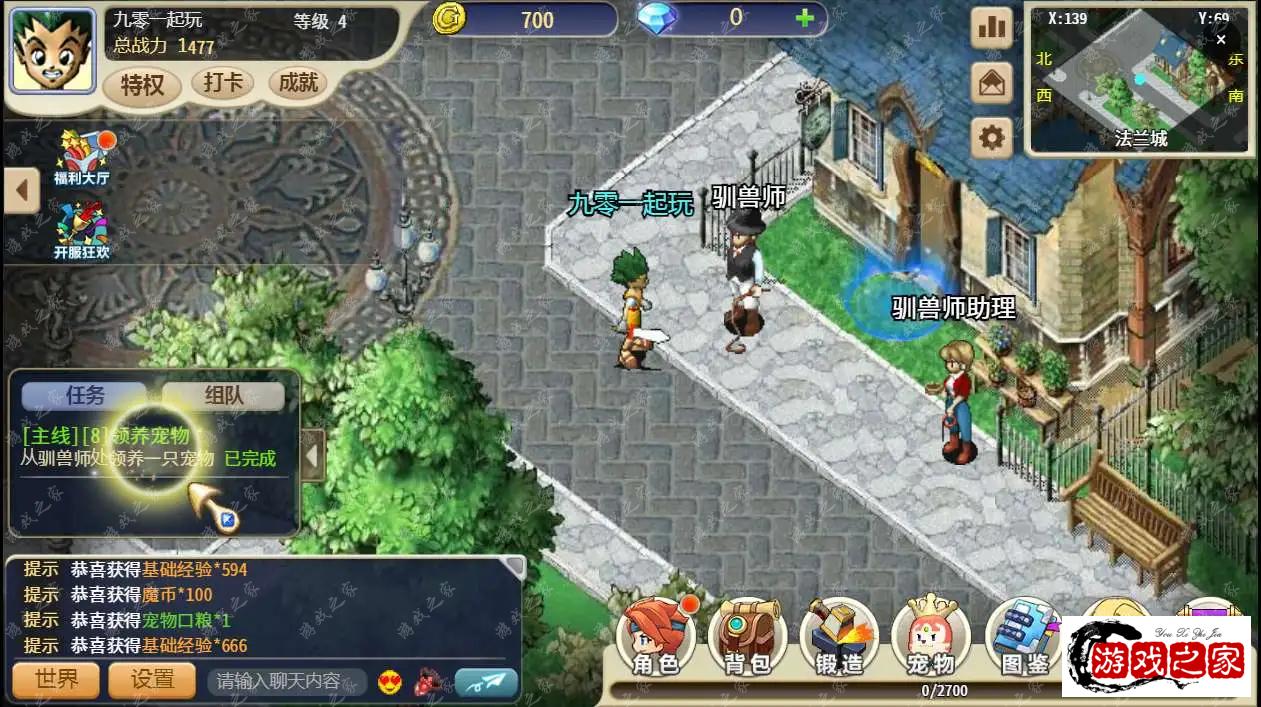Viewport: 1261px width, 707px height.
Task: Open the 成就 achievements panel
Action: pos(298,83)
